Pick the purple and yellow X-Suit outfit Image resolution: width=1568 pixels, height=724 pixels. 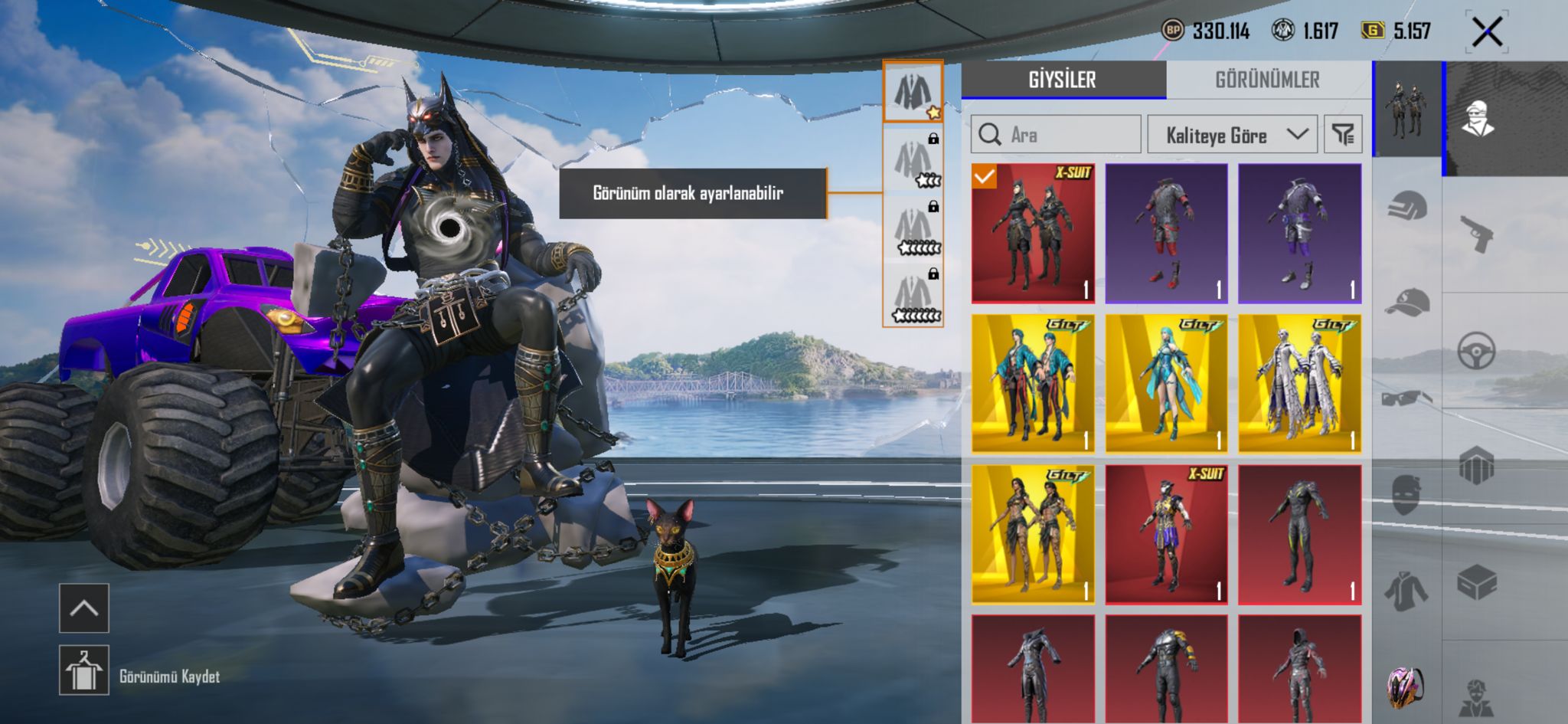click(x=1166, y=534)
